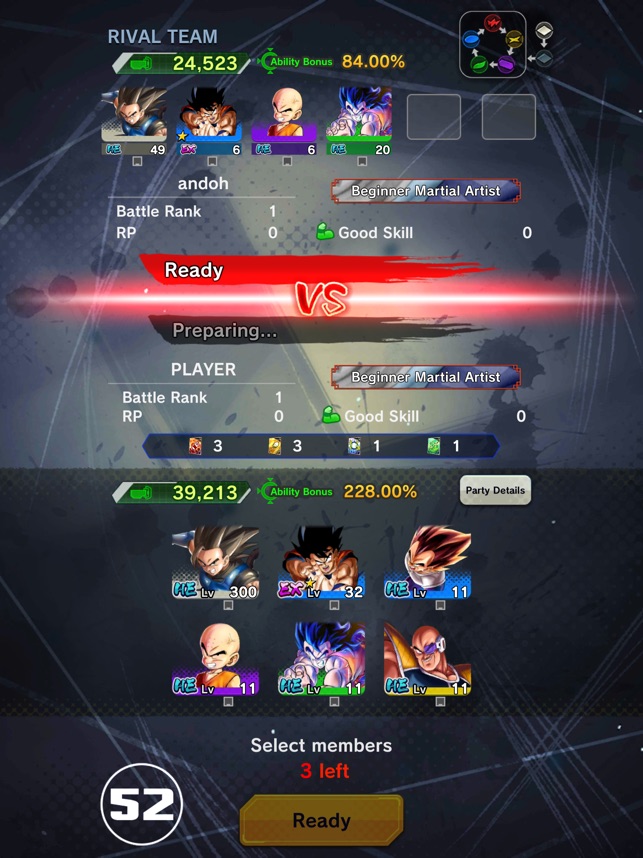The height and width of the screenshot is (858, 643).
Task: Open Party Details
Action: pos(496,490)
